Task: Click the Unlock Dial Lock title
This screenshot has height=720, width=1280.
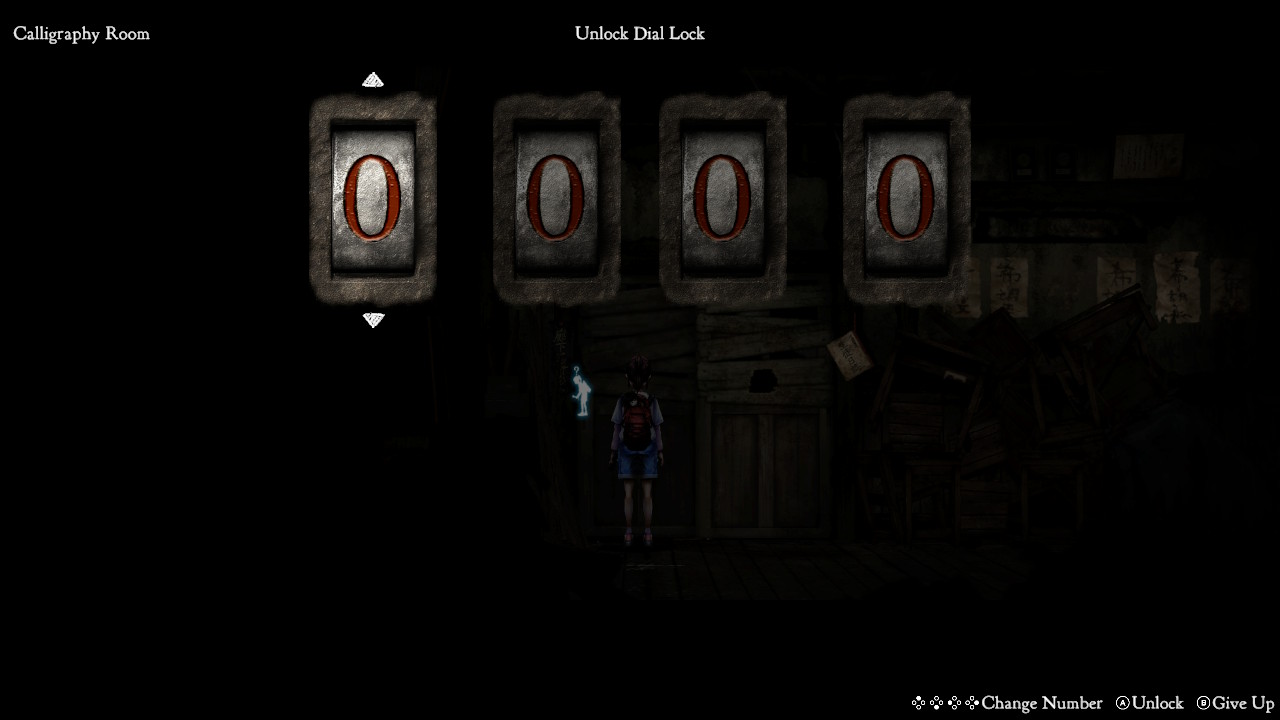Action: click(x=639, y=33)
